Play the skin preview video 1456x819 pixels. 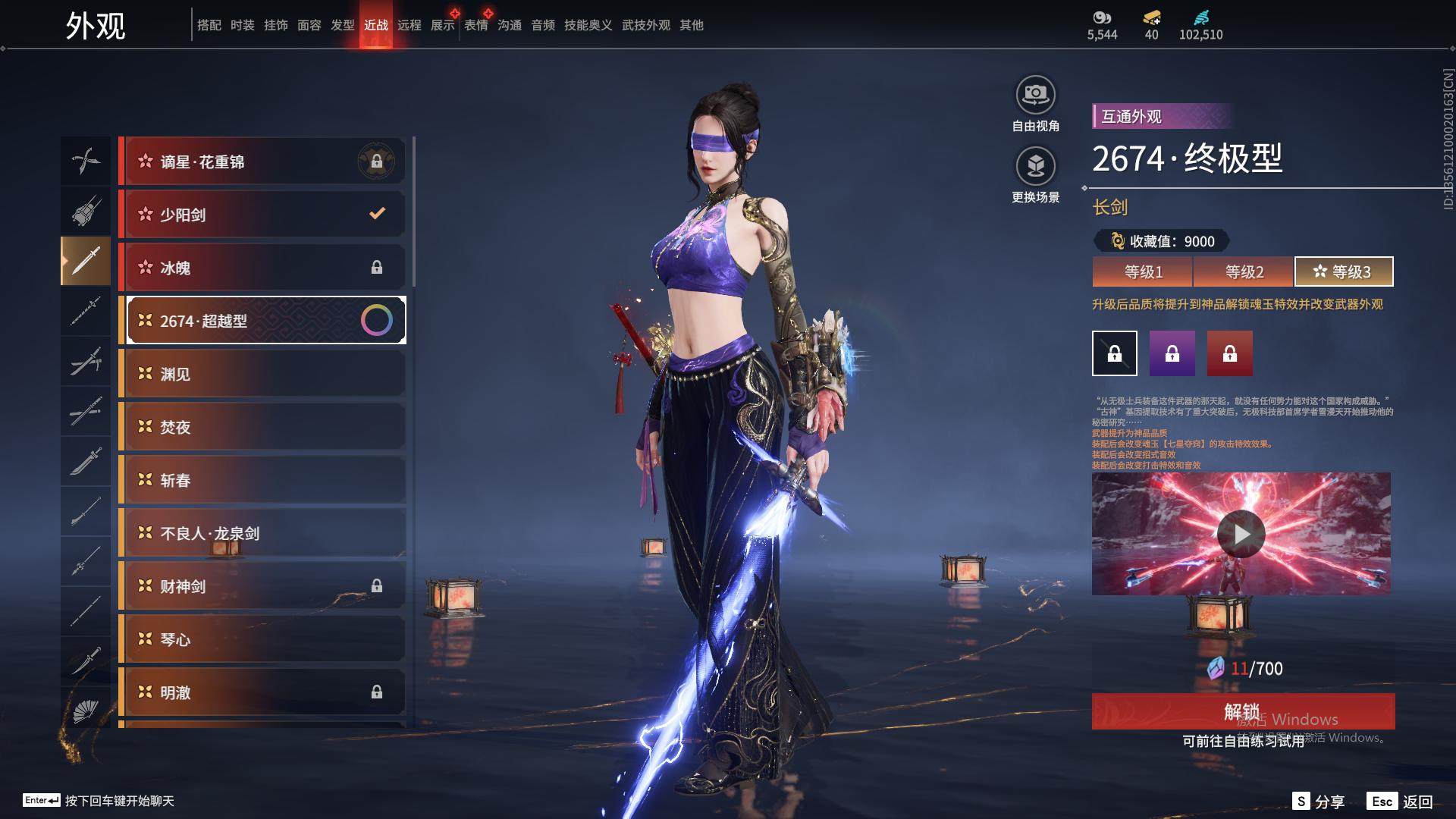pos(1241,535)
